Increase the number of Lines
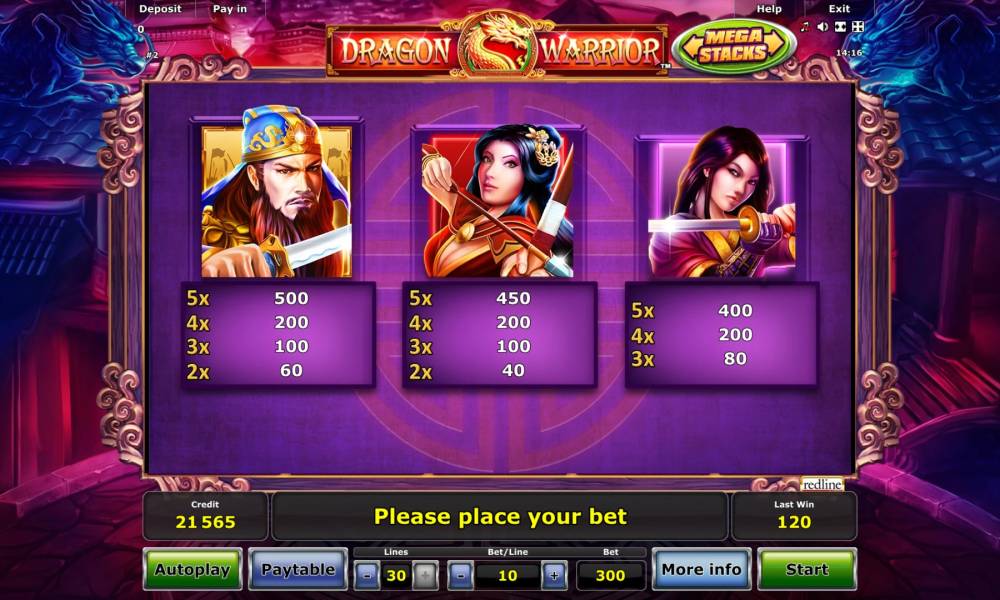This screenshot has width=1000, height=600. [x=425, y=575]
